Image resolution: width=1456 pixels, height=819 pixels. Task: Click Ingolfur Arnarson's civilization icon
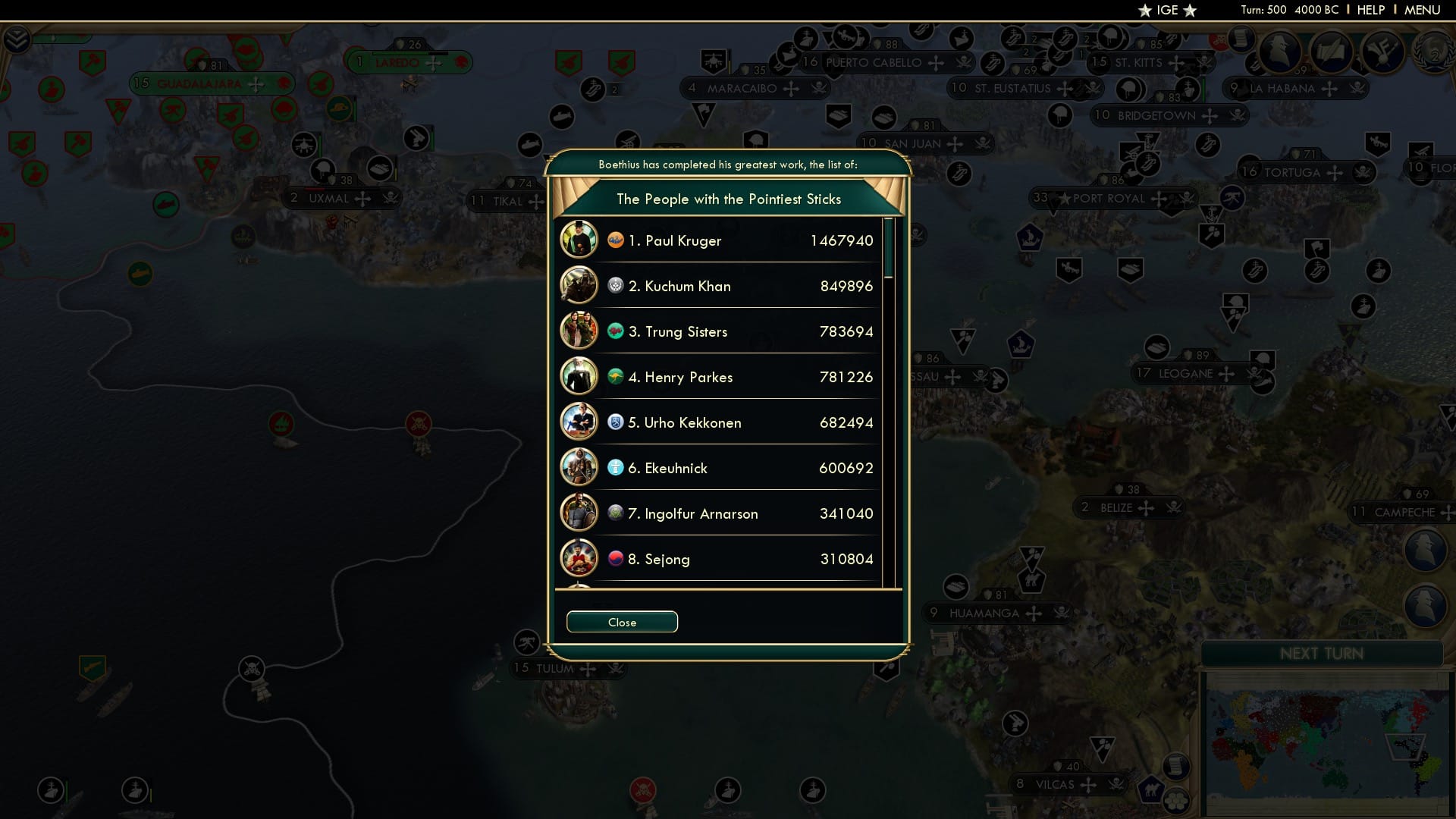pyautogui.click(x=614, y=513)
